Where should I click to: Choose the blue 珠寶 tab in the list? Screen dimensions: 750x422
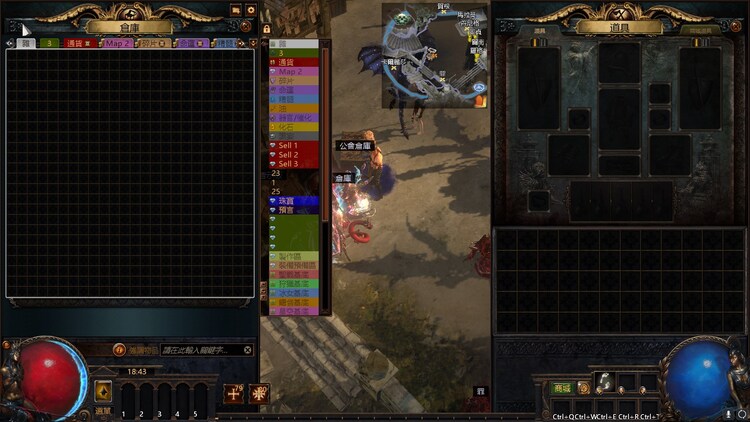pos(293,201)
